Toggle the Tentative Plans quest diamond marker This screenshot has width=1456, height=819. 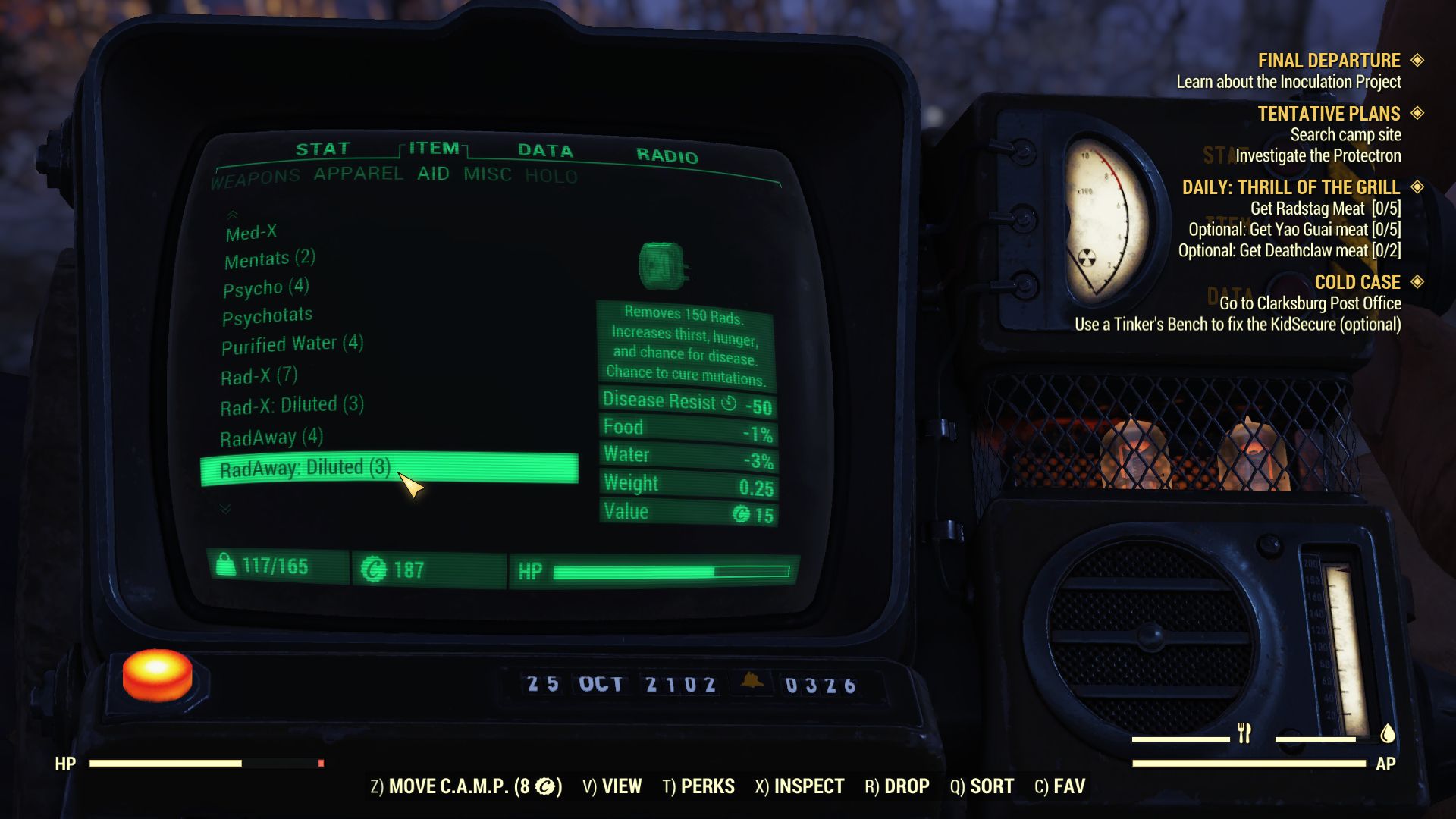[1417, 114]
